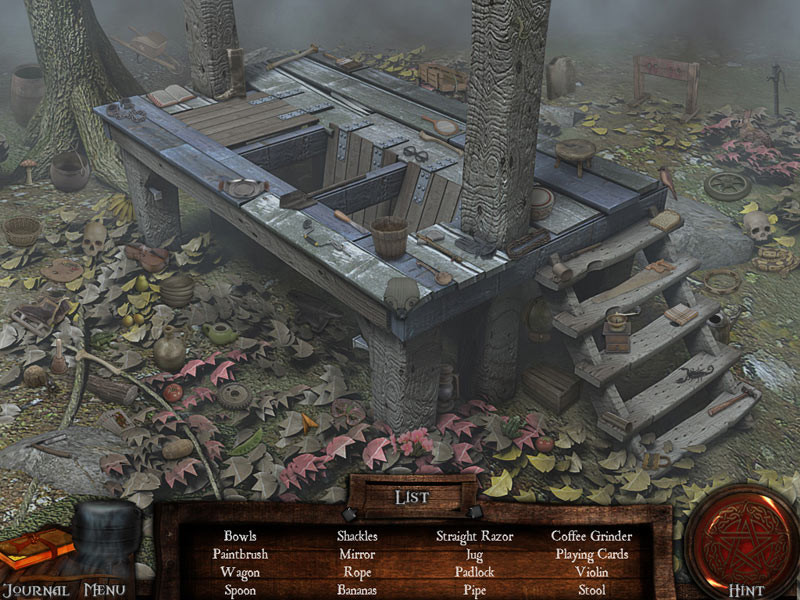Viewport: 800px width, 600px height.
Task: Select the Mirror list entry
Action: click(357, 554)
